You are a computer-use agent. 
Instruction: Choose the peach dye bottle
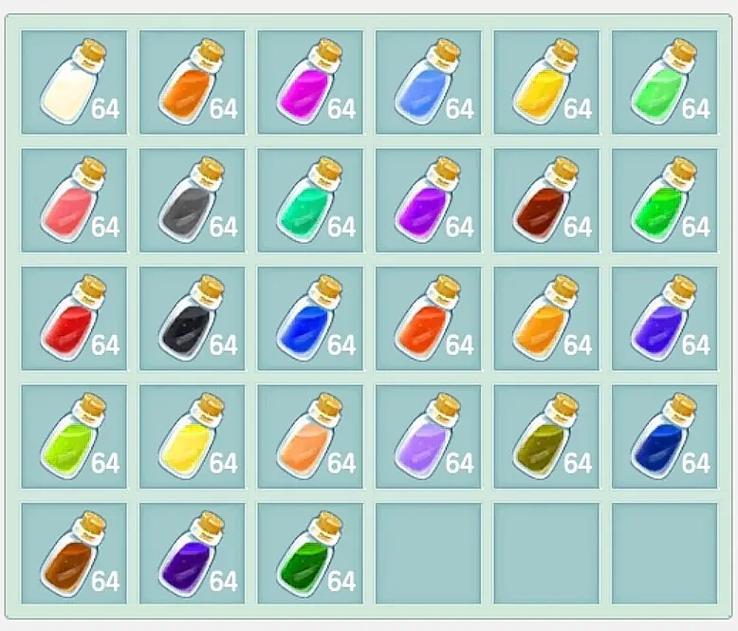[x=310, y=436]
